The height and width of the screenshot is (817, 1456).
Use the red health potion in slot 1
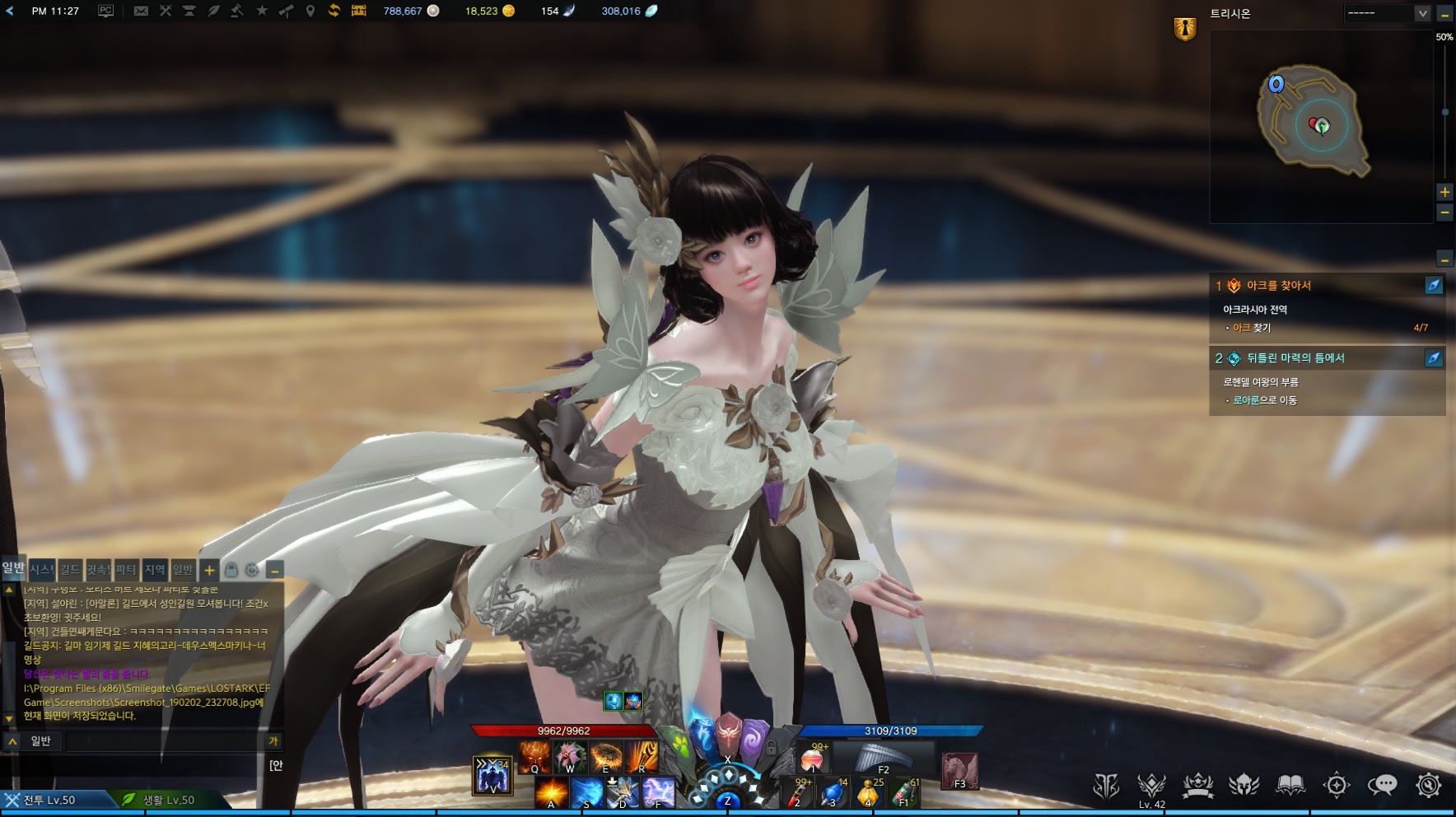813,759
